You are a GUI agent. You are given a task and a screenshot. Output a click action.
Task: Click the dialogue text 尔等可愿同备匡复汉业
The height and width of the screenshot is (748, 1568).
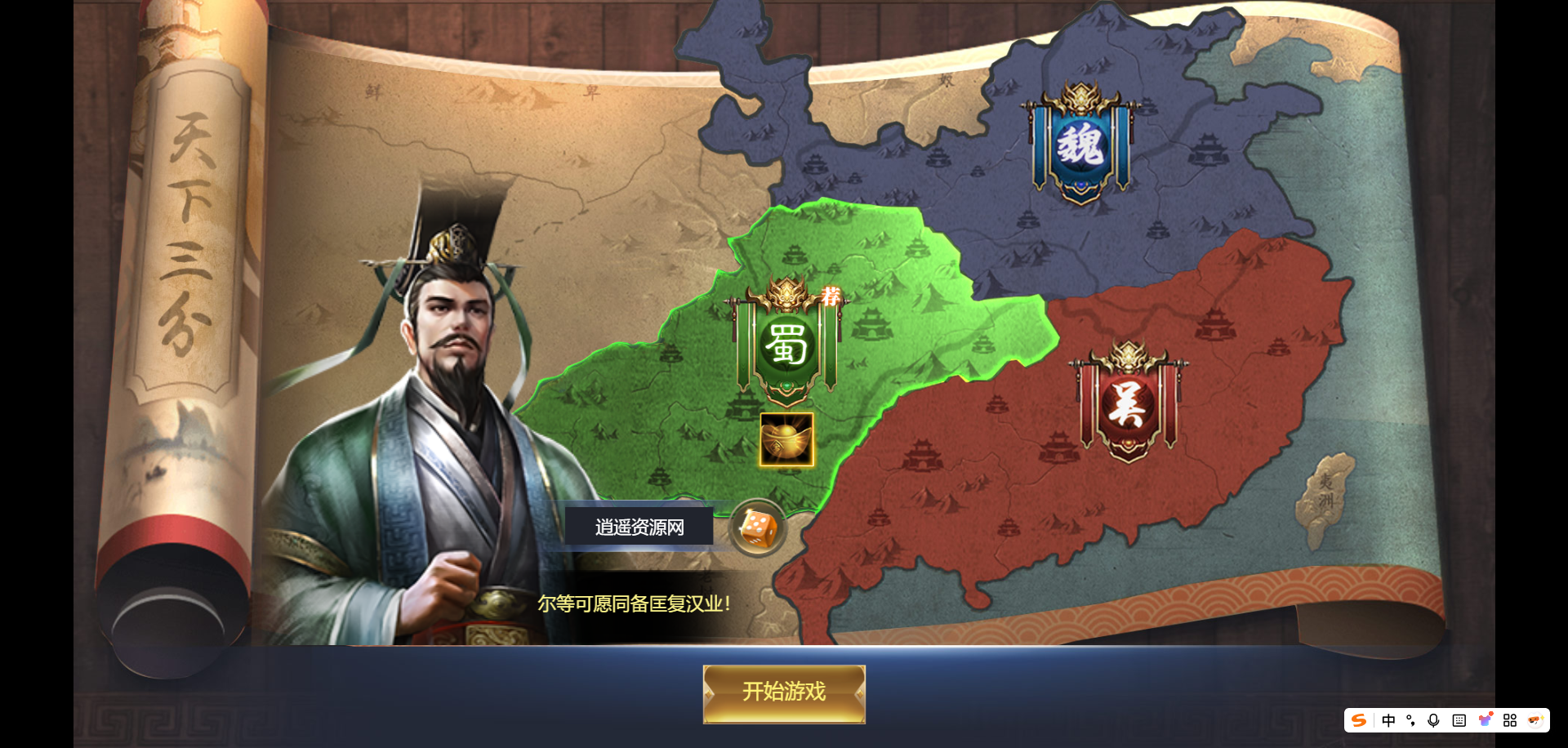click(x=635, y=606)
